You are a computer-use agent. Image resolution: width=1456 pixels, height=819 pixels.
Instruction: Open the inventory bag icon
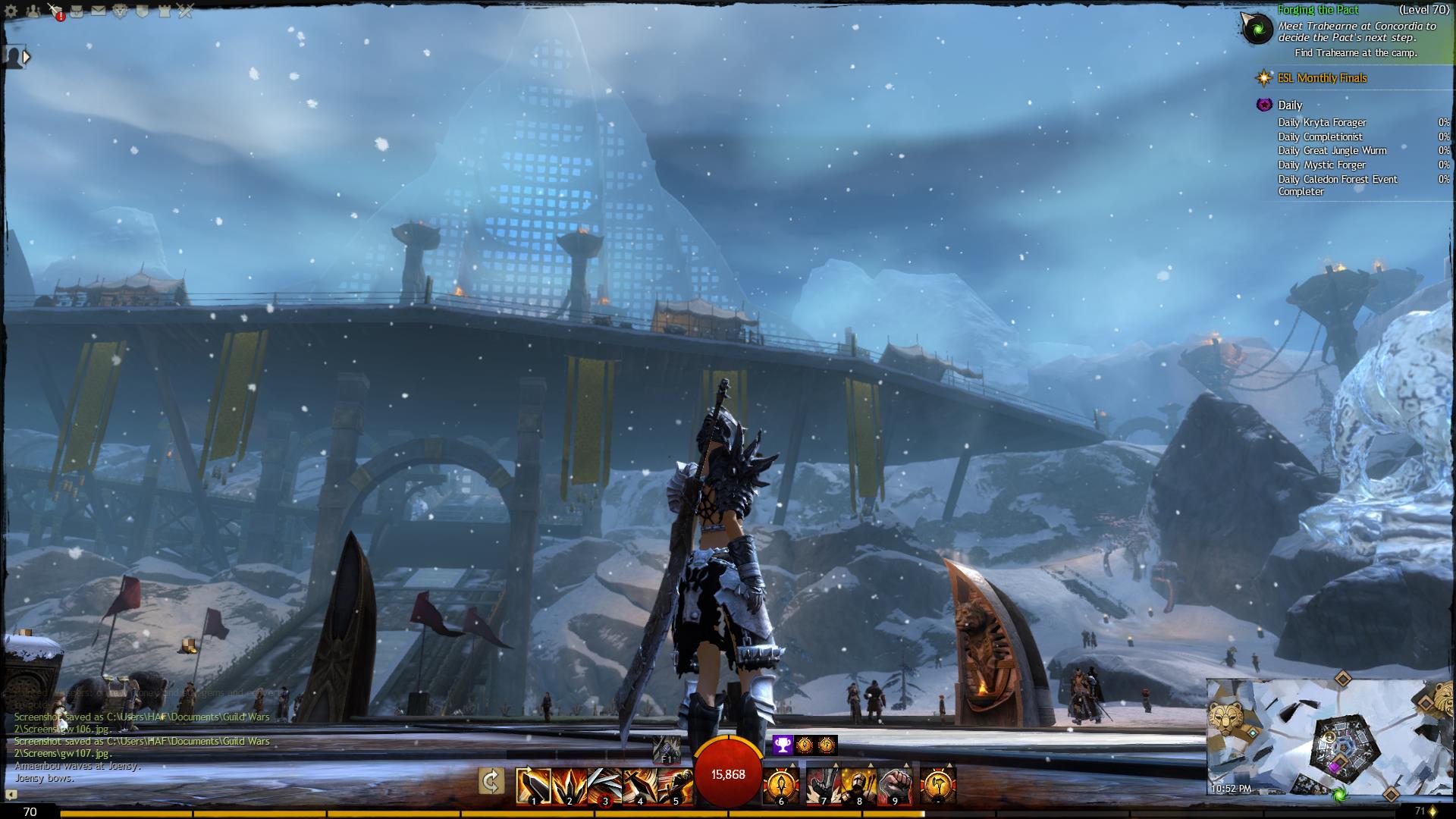click(77, 11)
